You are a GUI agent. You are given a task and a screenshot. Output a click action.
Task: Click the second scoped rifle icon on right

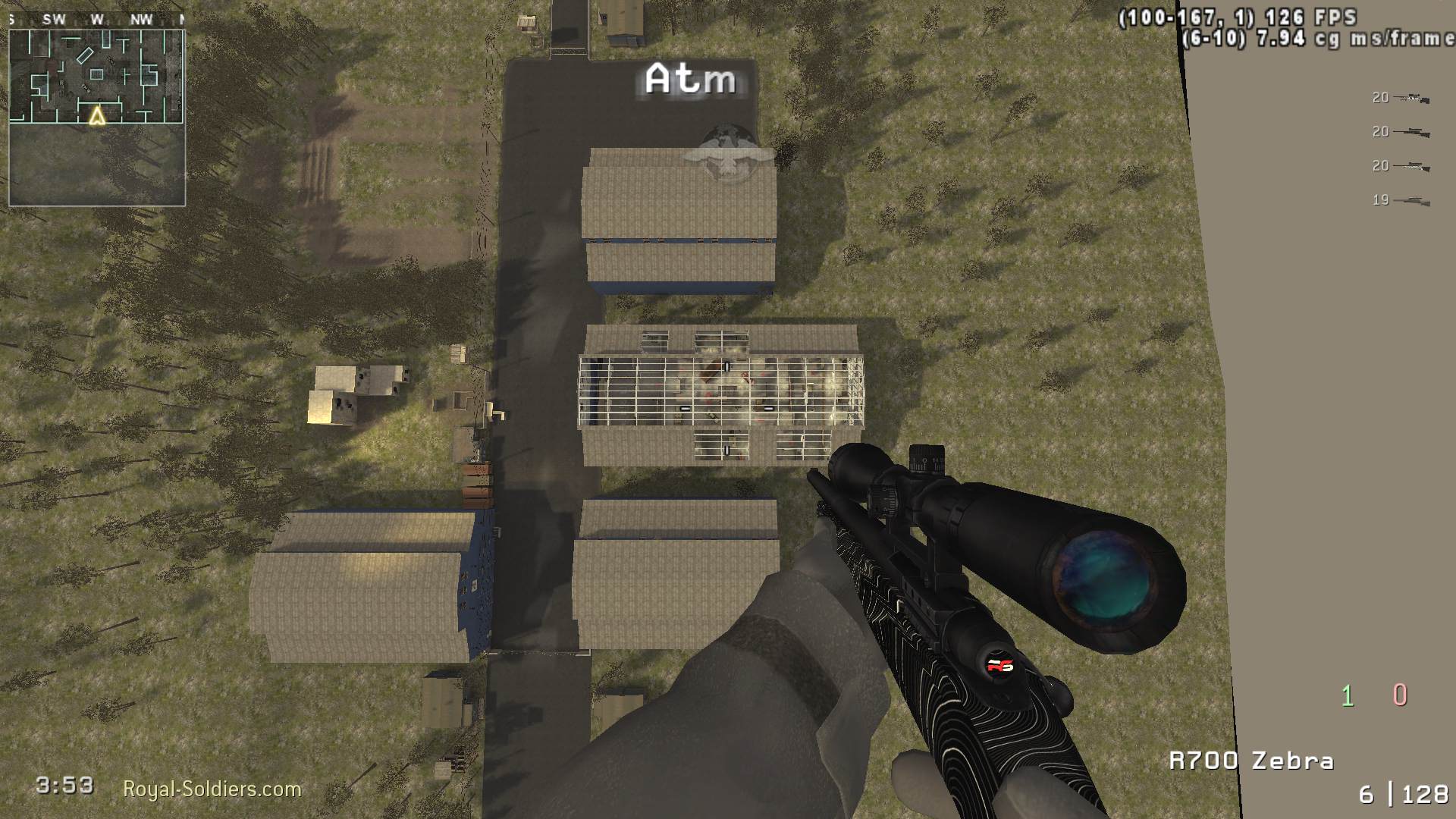[x=1410, y=133]
